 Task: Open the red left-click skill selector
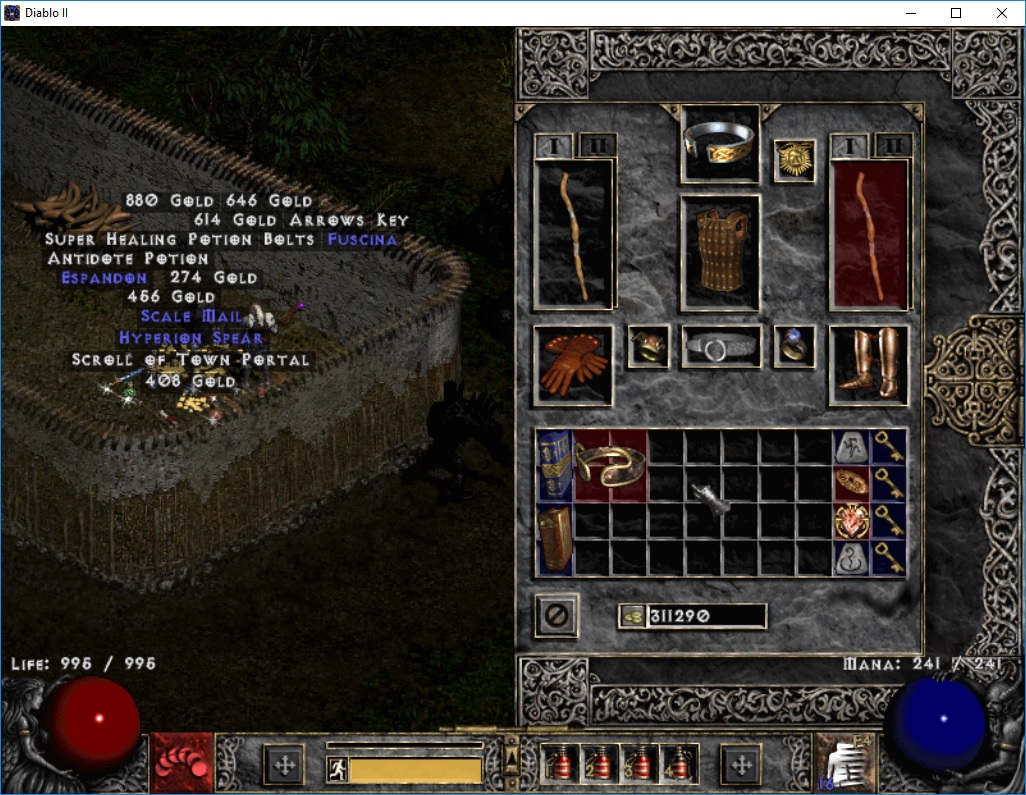pos(182,764)
